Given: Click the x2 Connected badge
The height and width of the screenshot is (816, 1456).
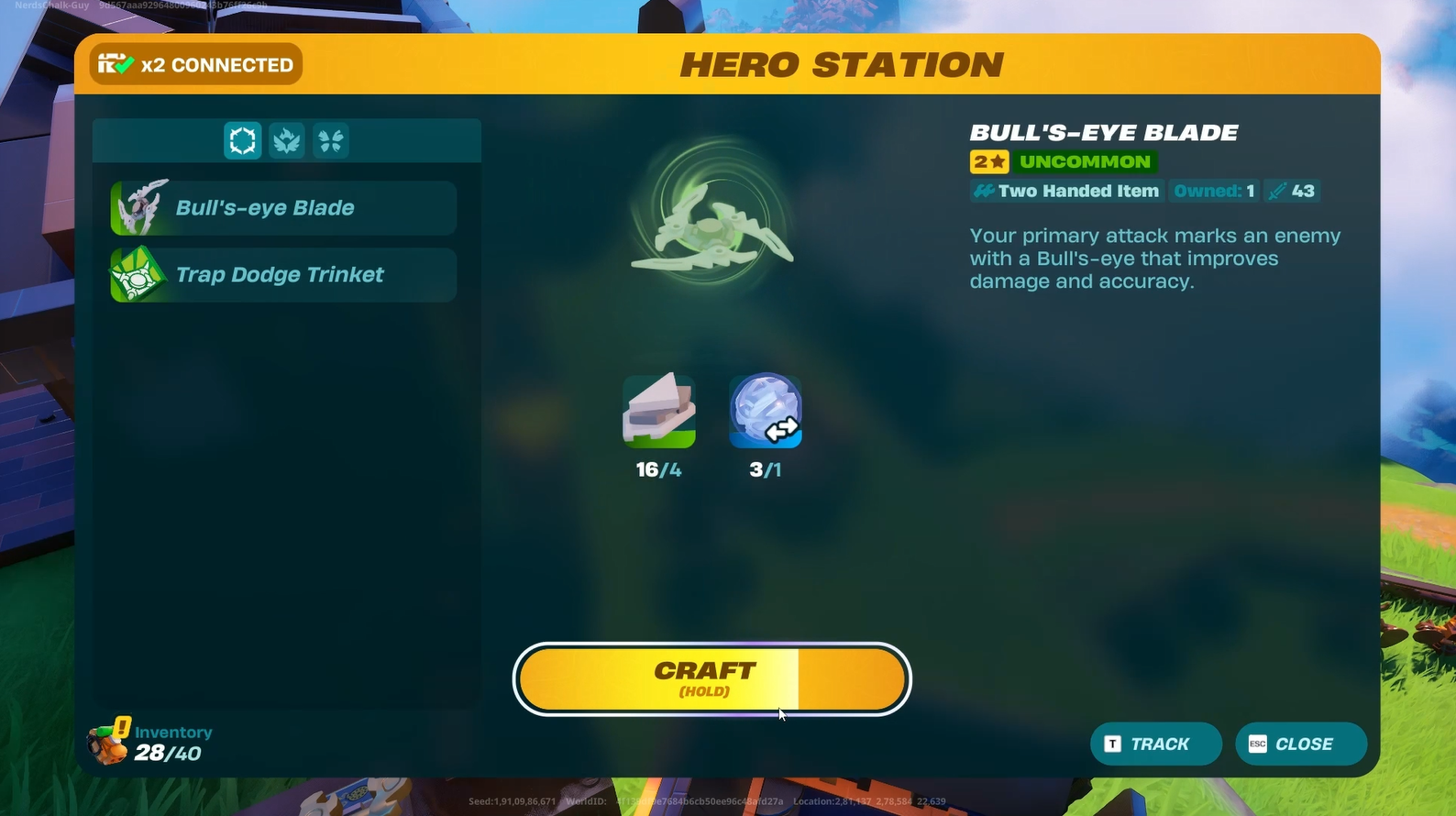Looking at the screenshot, I should coord(196,65).
